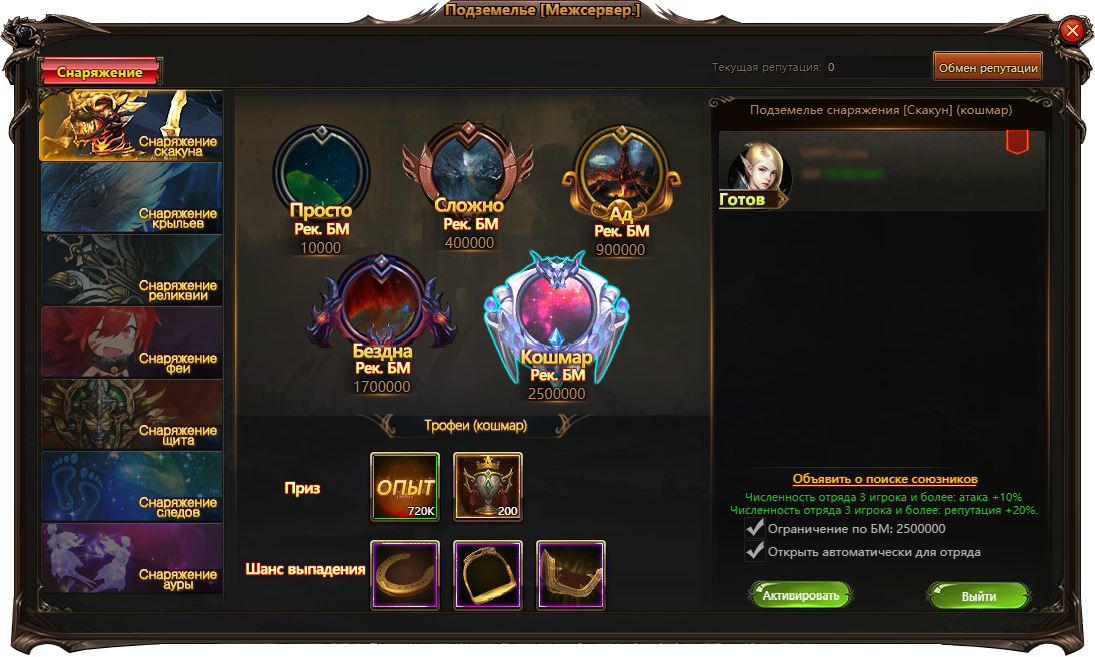
Task: Select Снаряжение крыльев category
Action: coord(131,197)
